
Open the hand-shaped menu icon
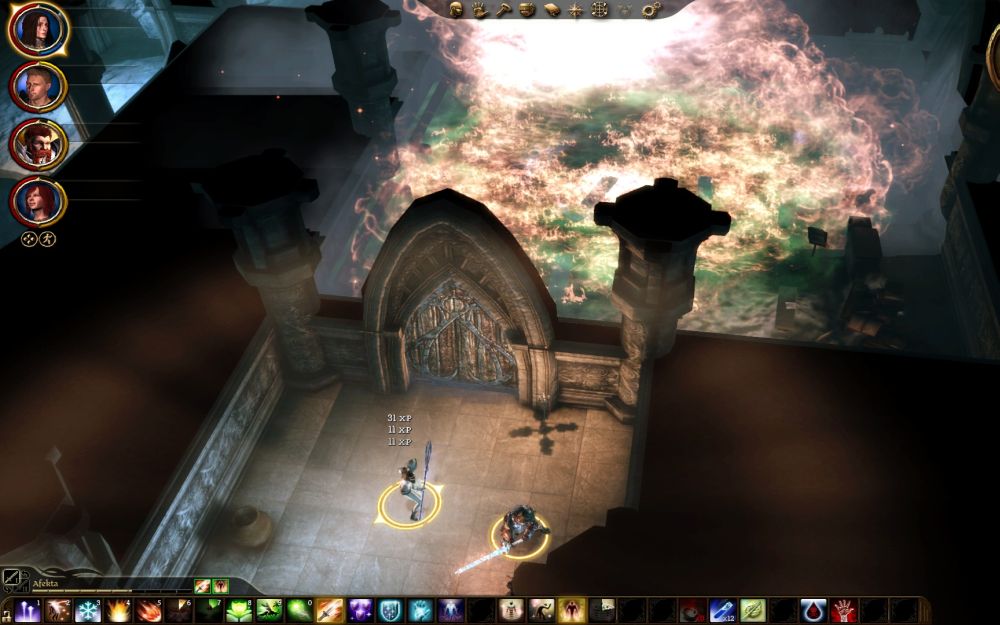click(x=480, y=9)
